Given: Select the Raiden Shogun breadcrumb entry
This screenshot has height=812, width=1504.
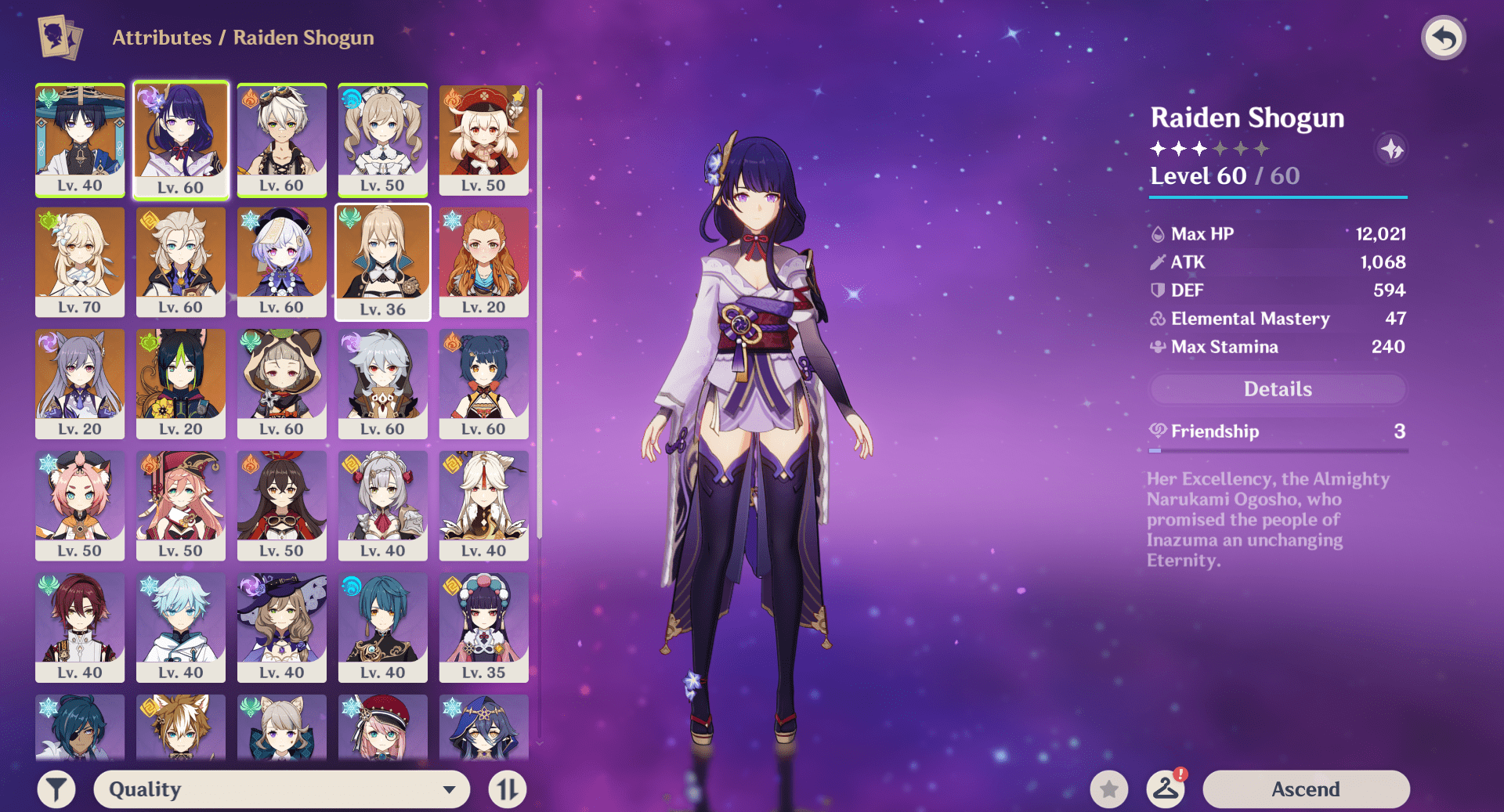Looking at the screenshot, I should click(302, 38).
